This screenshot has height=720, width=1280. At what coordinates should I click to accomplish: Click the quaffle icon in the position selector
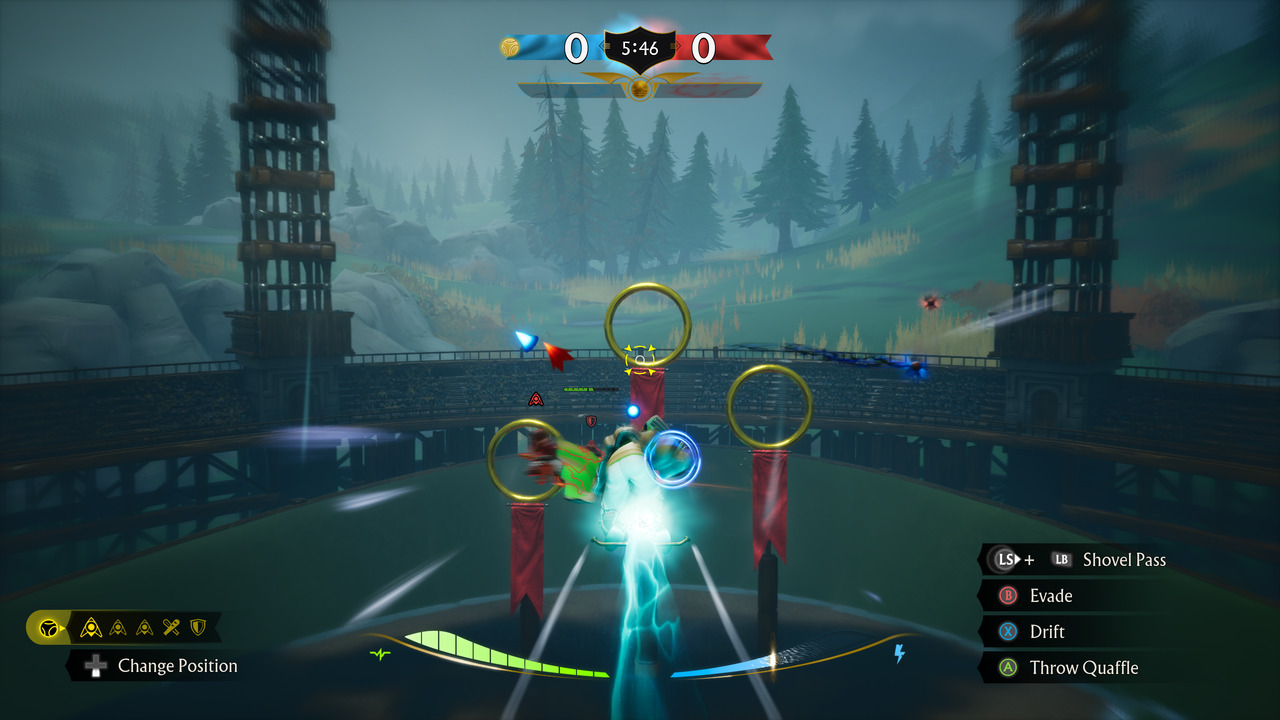click(47, 628)
